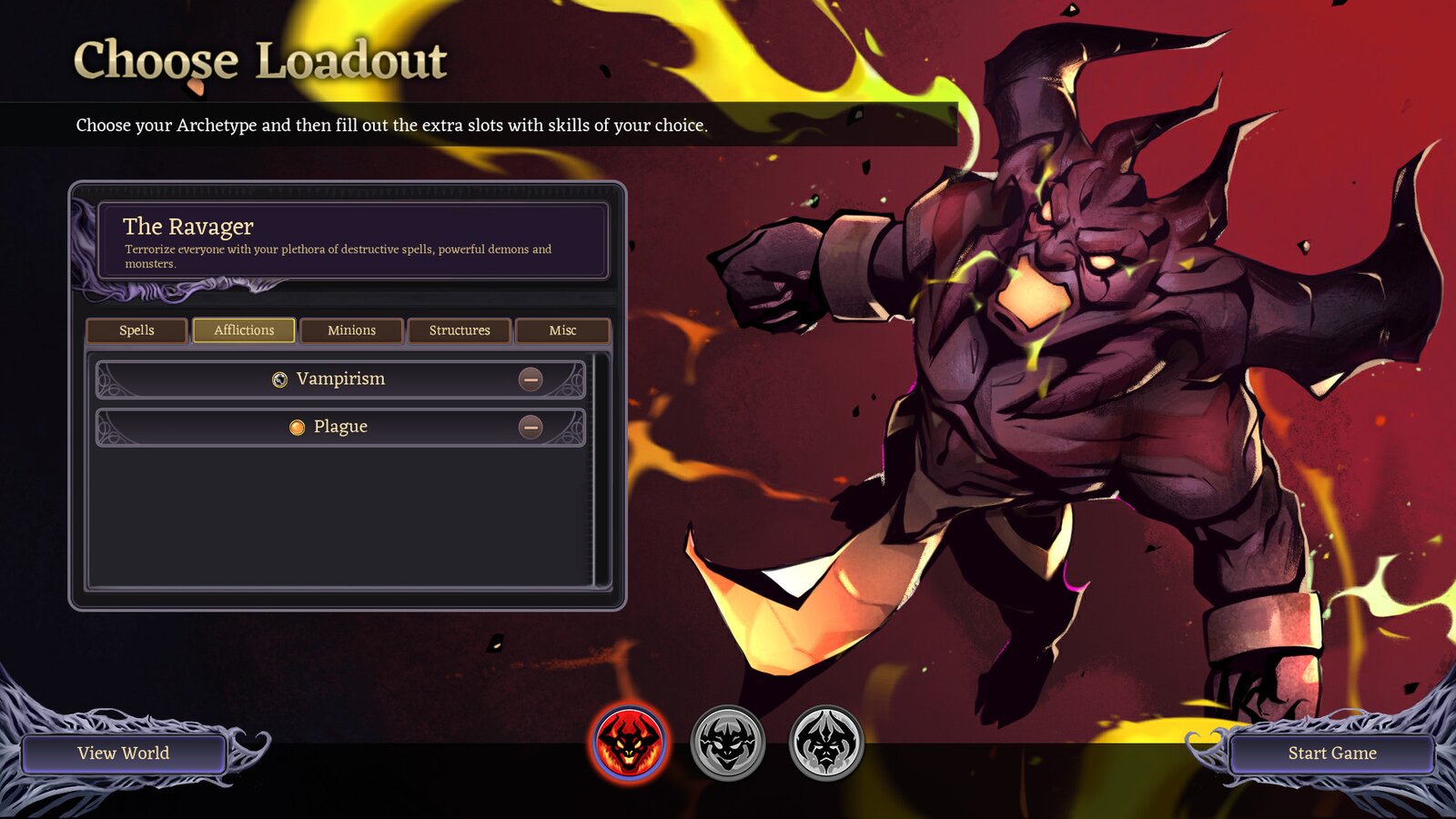Remove Vampirism using its minus button
This screenshot has height=819, width=1456.
click(x=531, y=379)
